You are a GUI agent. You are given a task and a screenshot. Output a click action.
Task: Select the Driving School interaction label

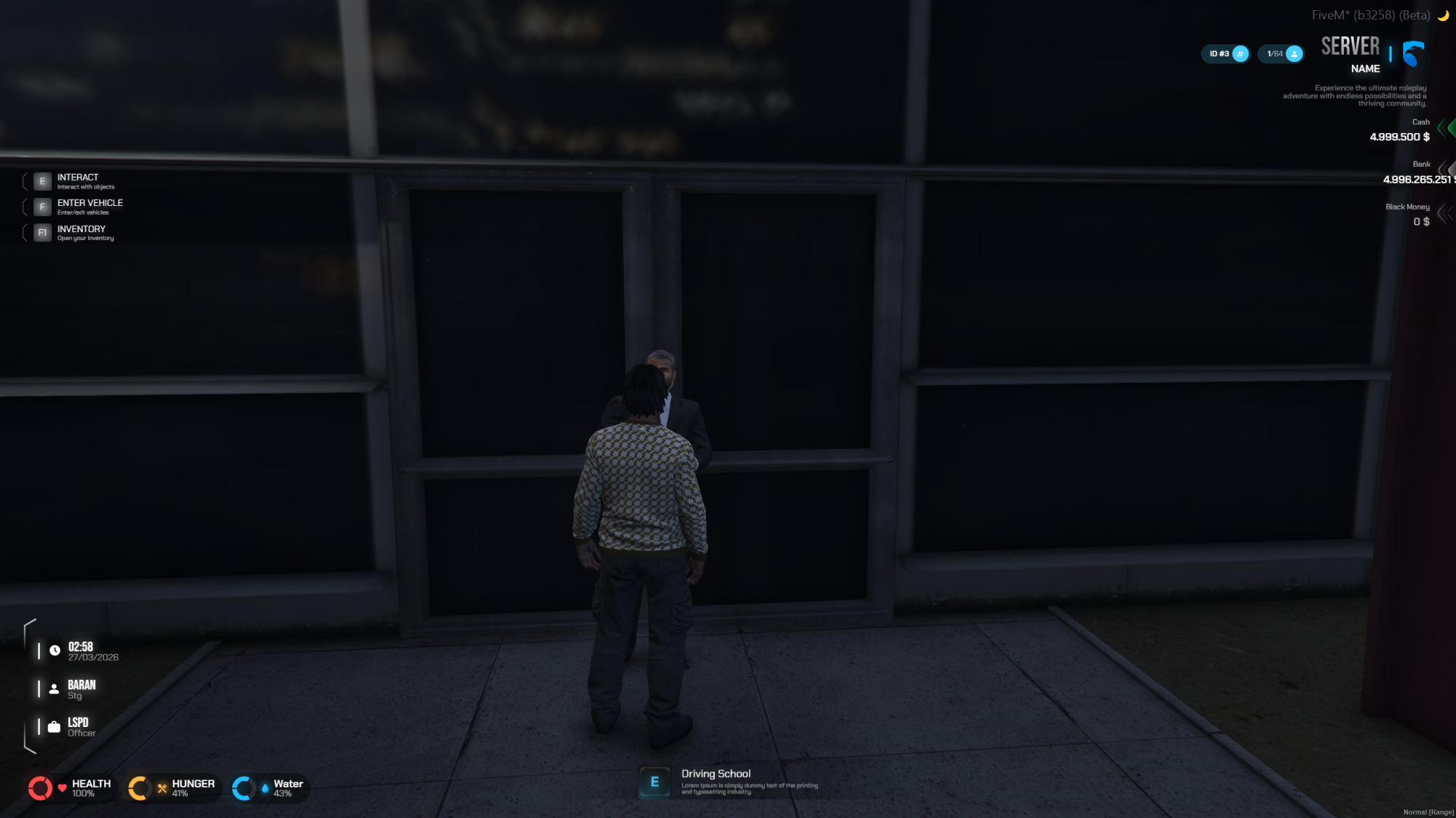tap(716, 774)
